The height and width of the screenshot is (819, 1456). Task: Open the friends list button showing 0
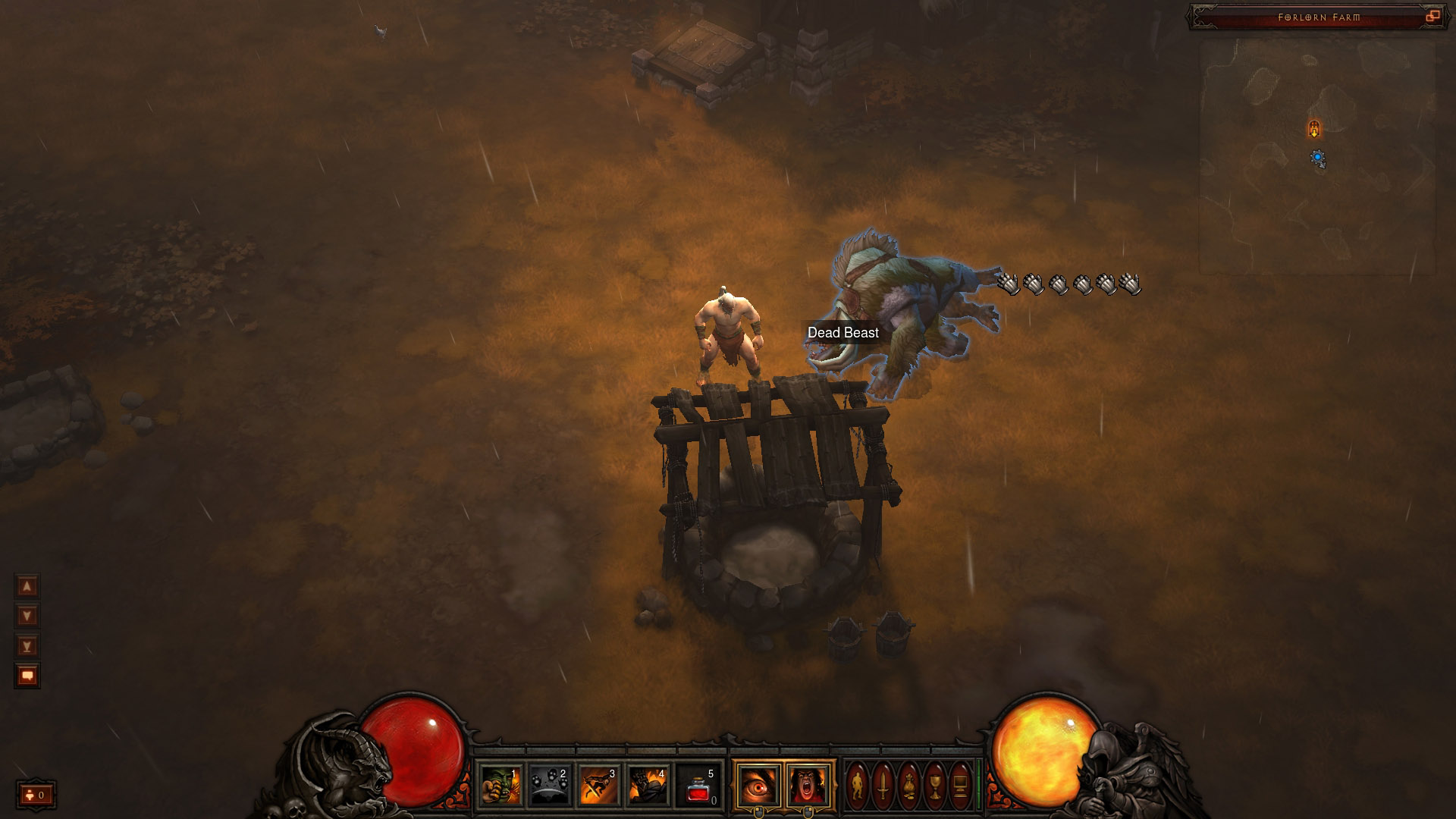tap(36, 795)
